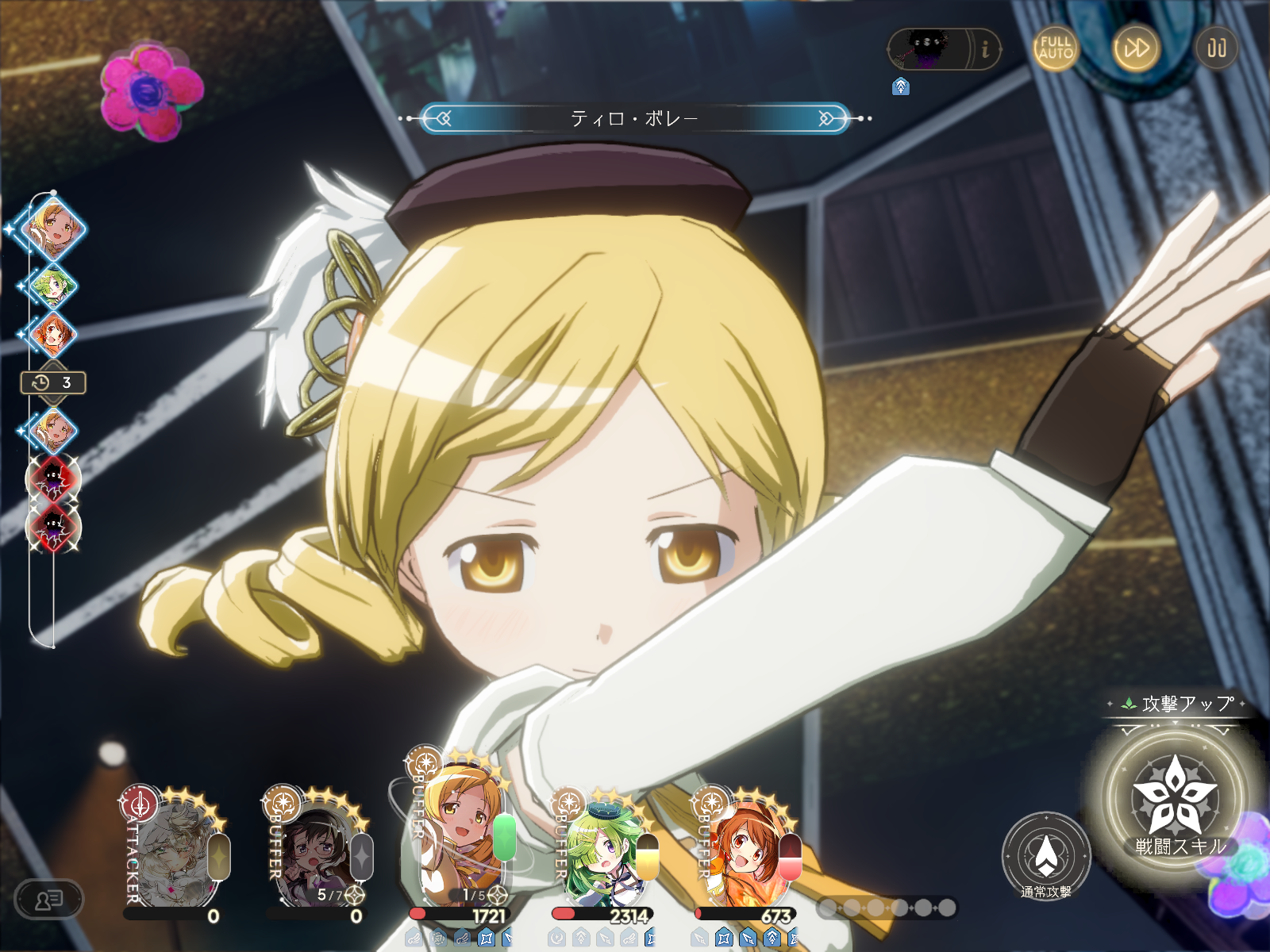Show the next skill with the right arrow
Viewport: 1270px width, 952px height.
827,119
